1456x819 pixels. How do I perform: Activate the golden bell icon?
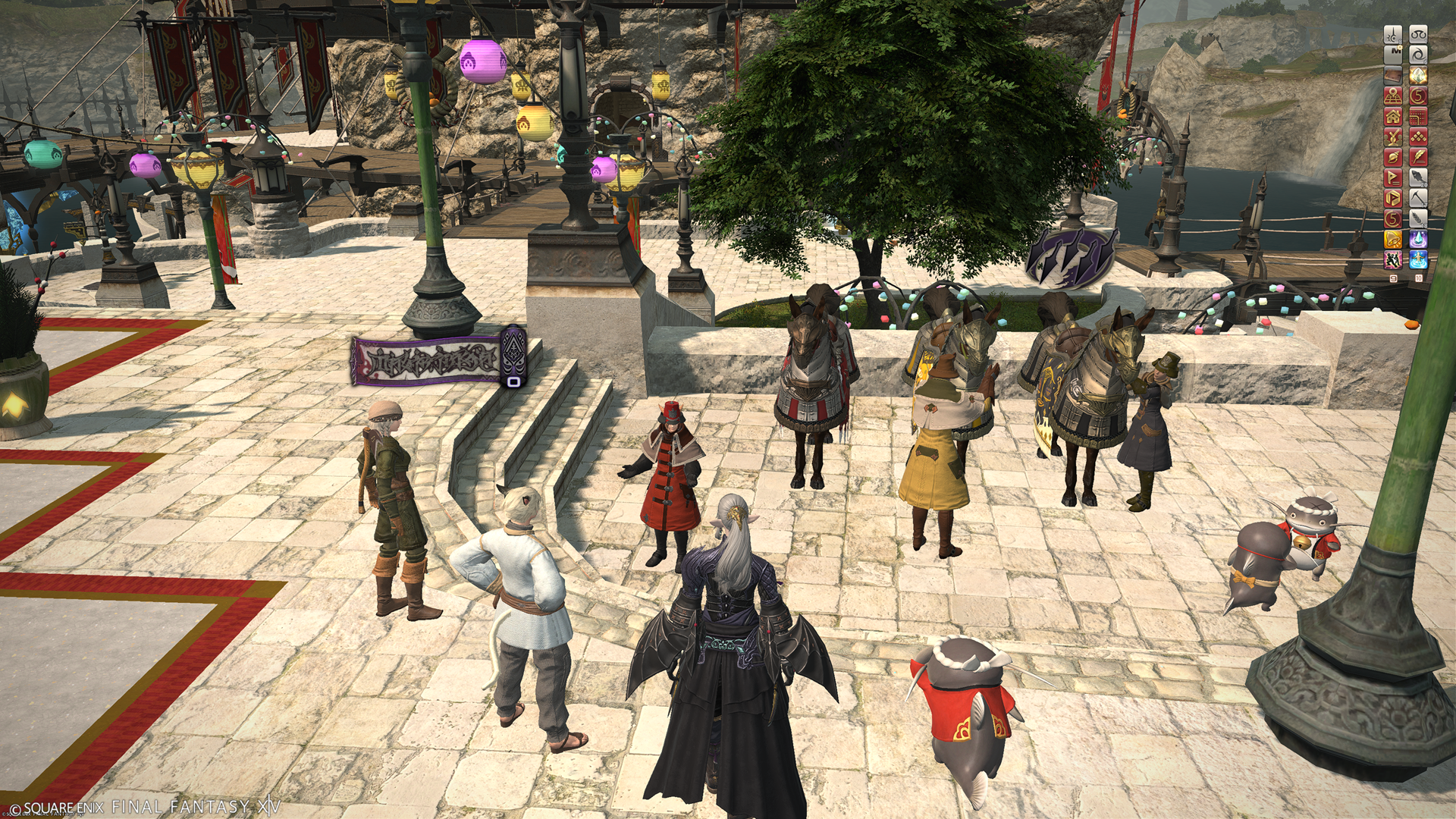click(x=1393, y=240)
